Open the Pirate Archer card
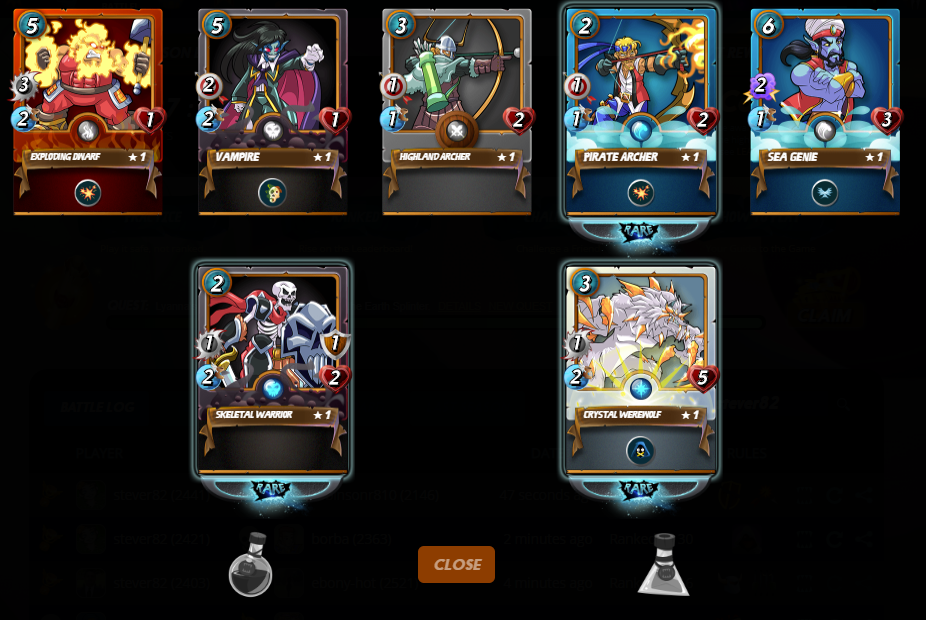The image size is (926, 620). pos(640,110)
